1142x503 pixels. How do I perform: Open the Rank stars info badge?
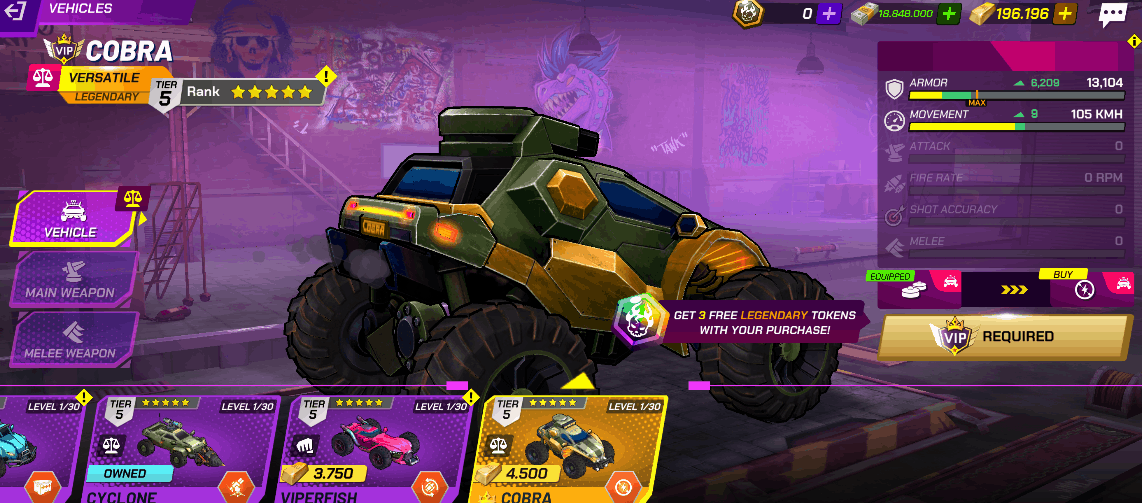[x=251, y=92]
